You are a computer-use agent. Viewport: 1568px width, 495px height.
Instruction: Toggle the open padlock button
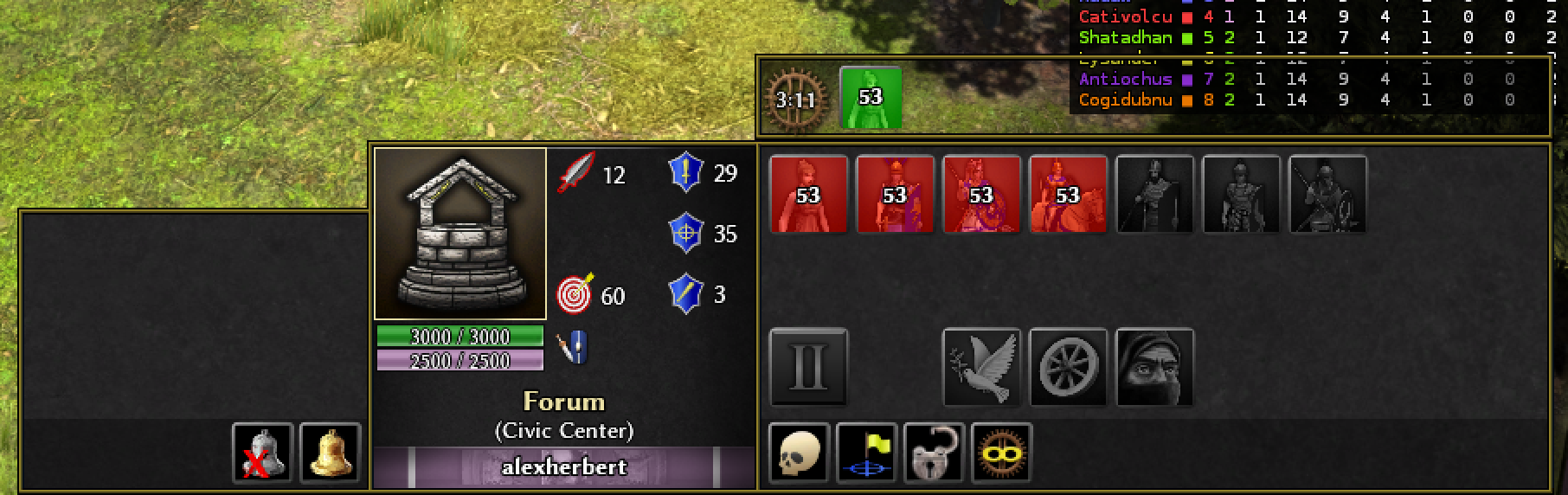coord(935,452)
